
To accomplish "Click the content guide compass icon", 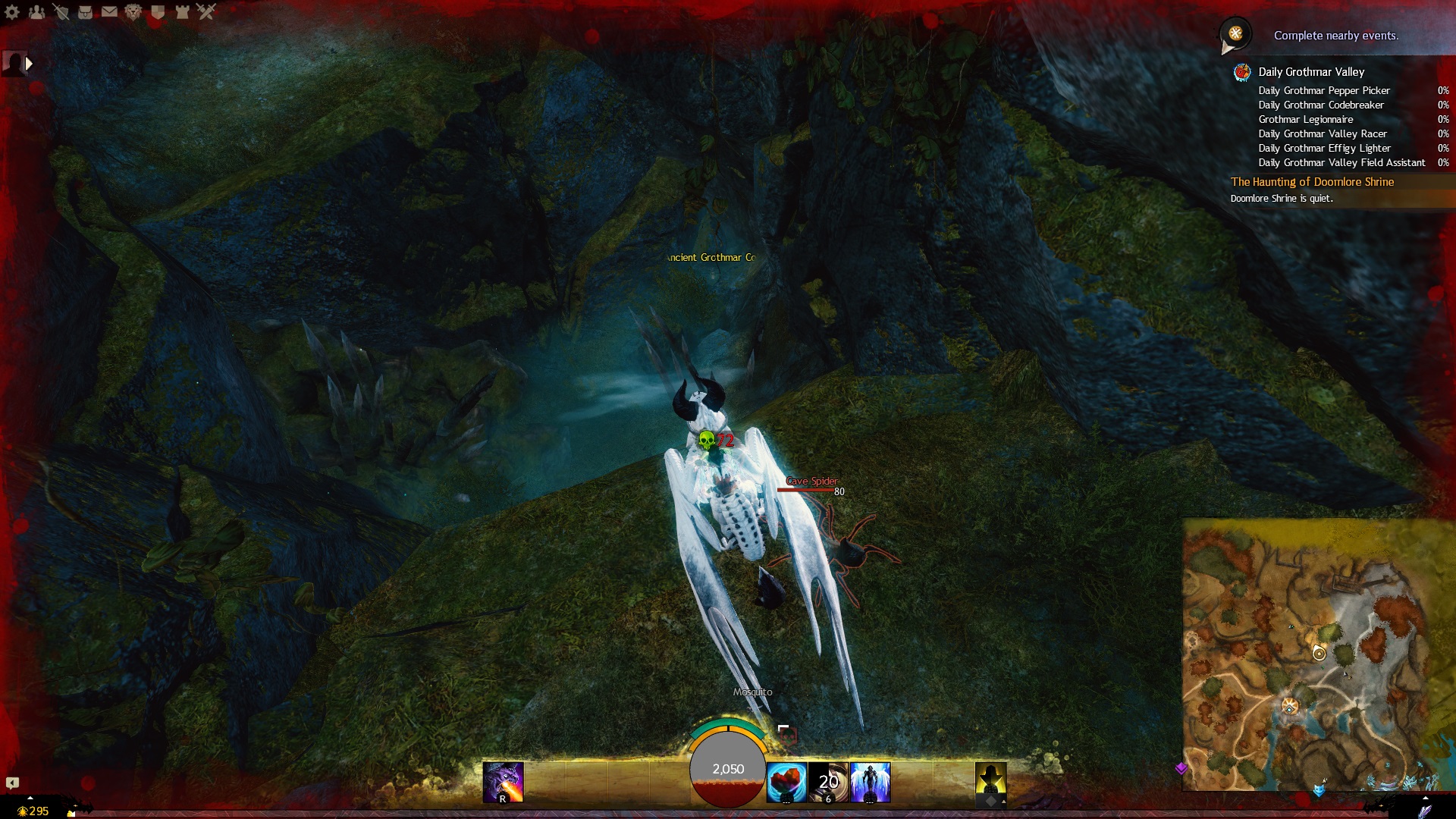I will [x=1235, y=34].
